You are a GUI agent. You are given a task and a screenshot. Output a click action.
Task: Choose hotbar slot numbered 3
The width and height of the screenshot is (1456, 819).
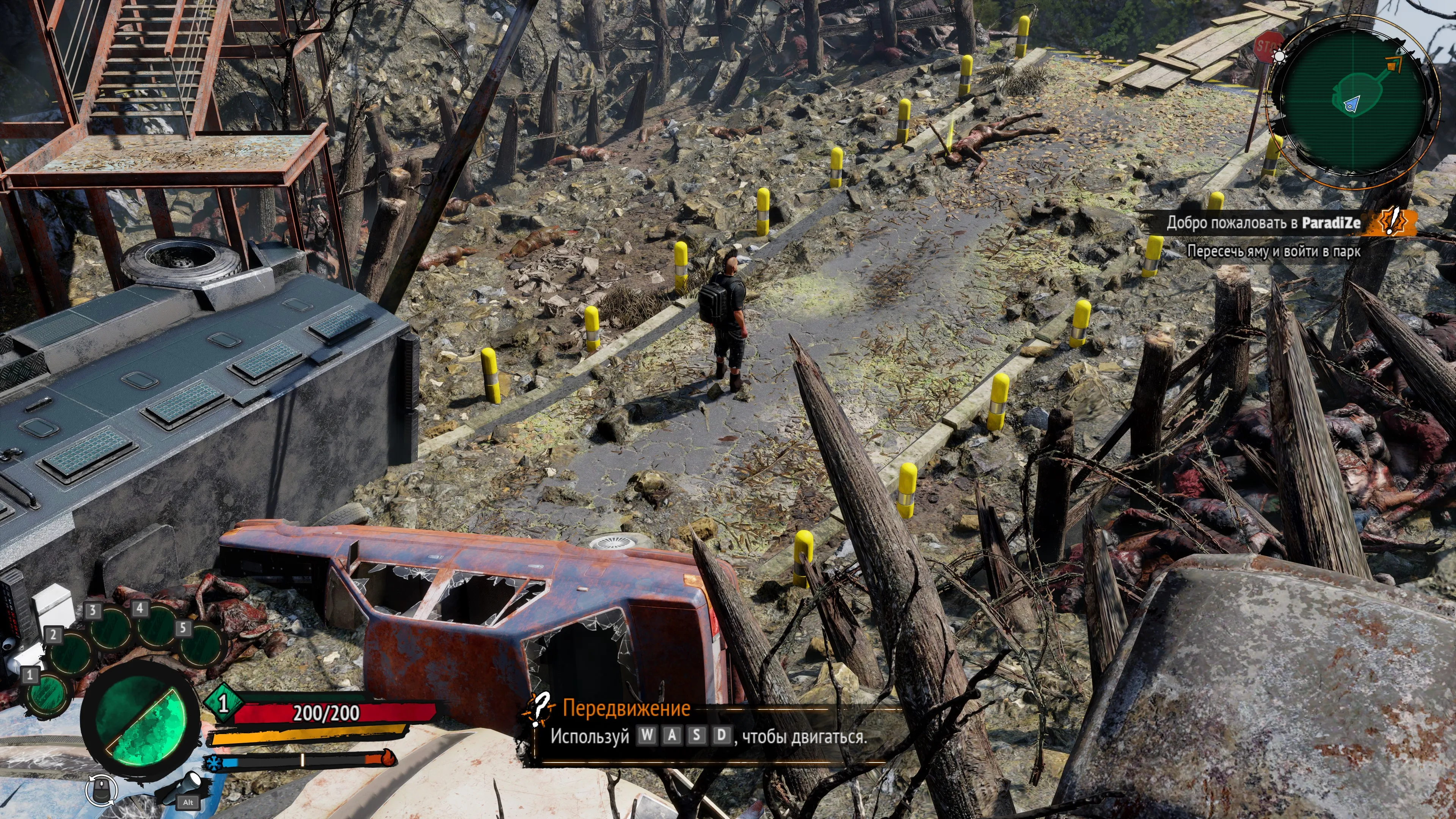111,628
